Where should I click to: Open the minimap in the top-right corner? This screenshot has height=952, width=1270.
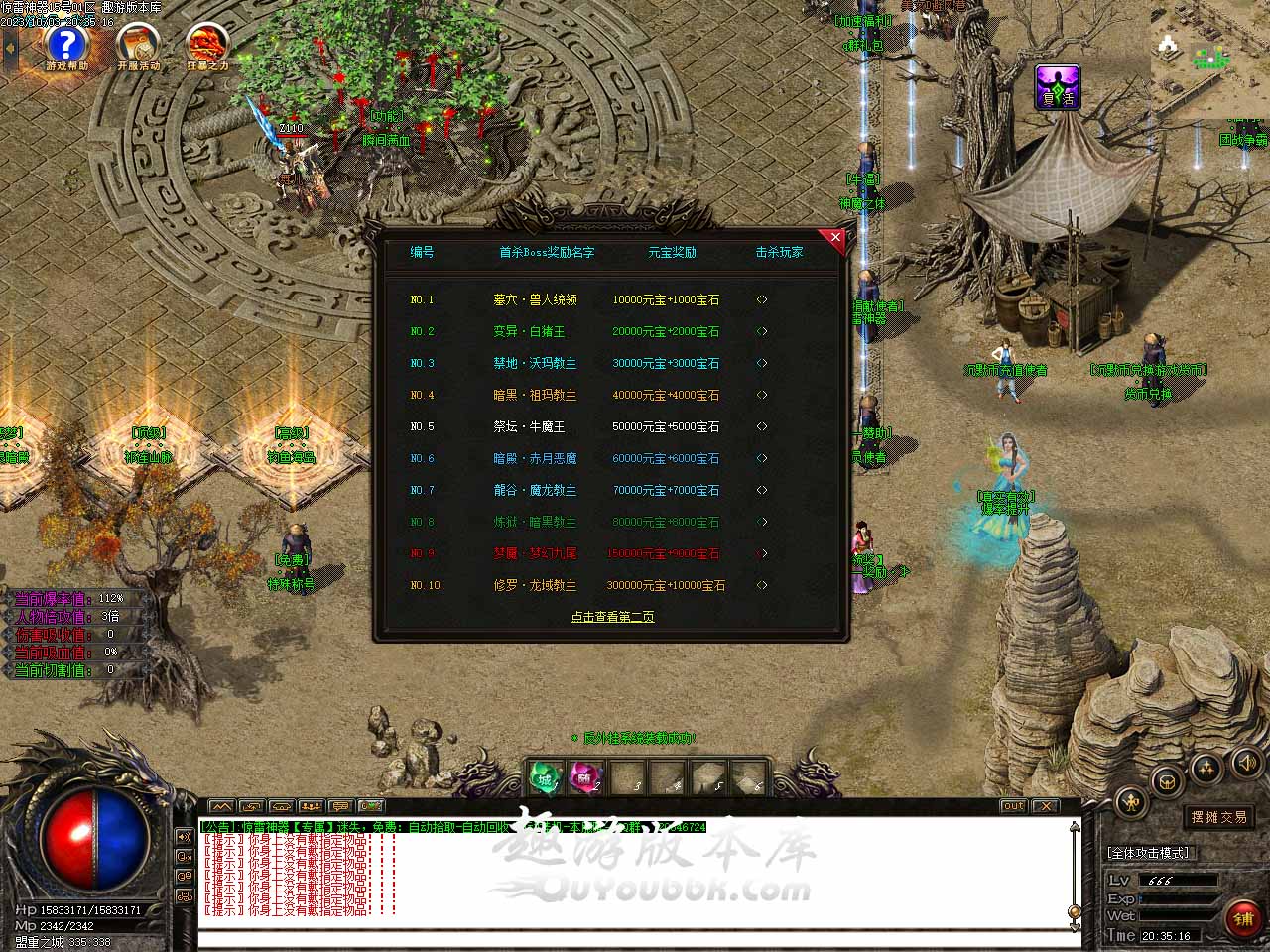click(x=1210, y=59)
